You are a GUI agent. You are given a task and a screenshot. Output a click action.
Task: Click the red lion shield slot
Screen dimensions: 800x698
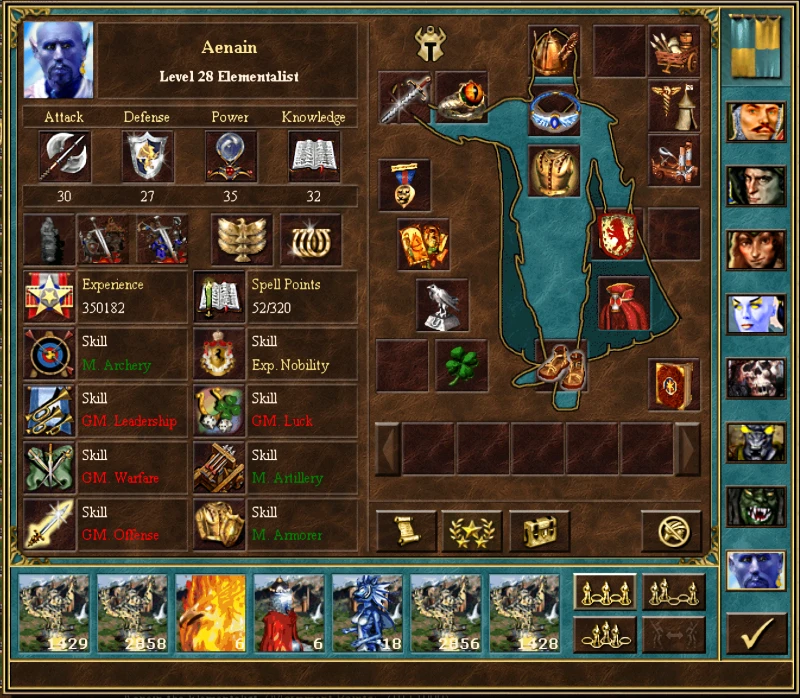tap(618, 234)
